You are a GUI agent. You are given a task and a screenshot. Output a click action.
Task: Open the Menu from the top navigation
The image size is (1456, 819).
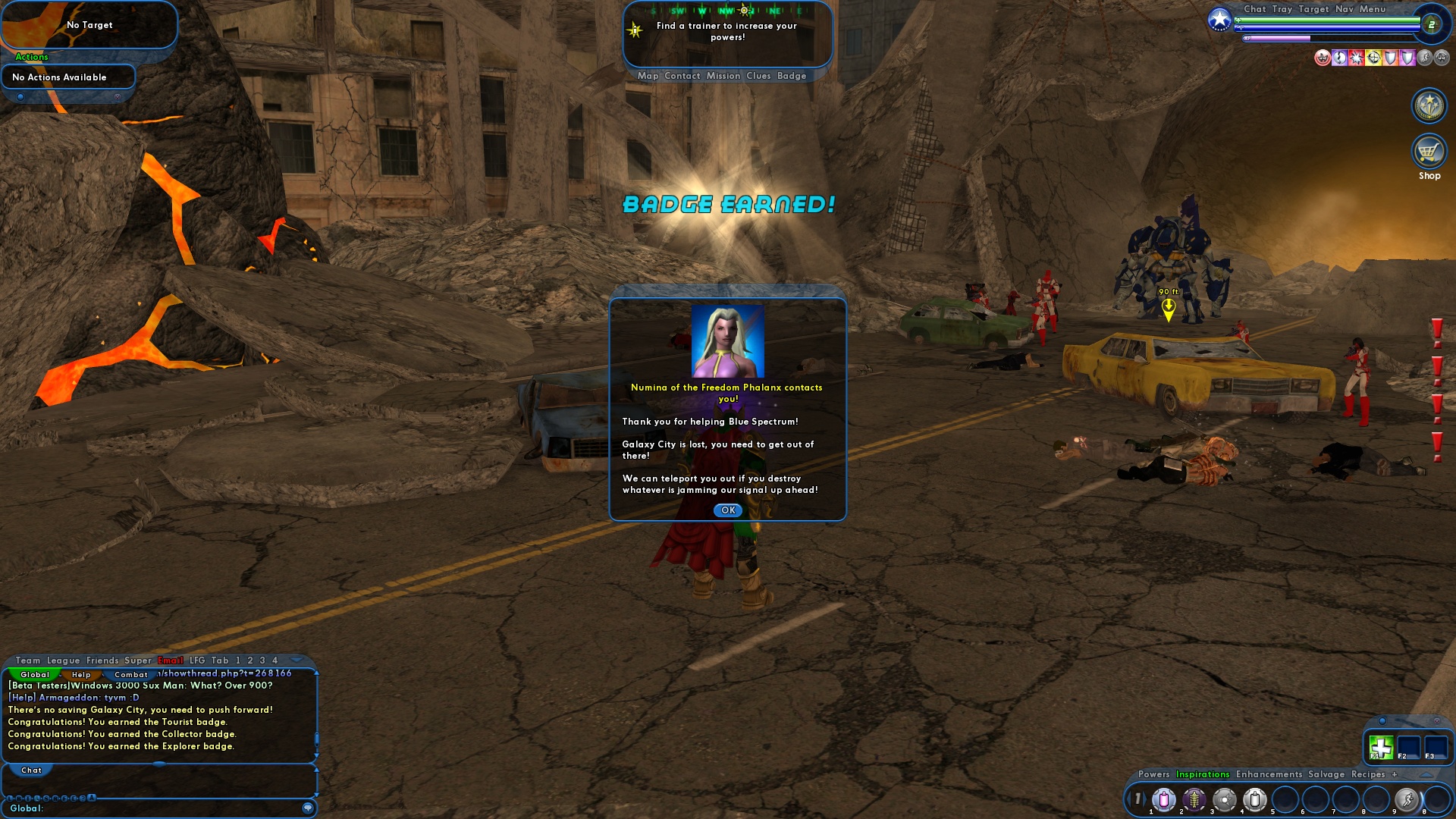1373,10
